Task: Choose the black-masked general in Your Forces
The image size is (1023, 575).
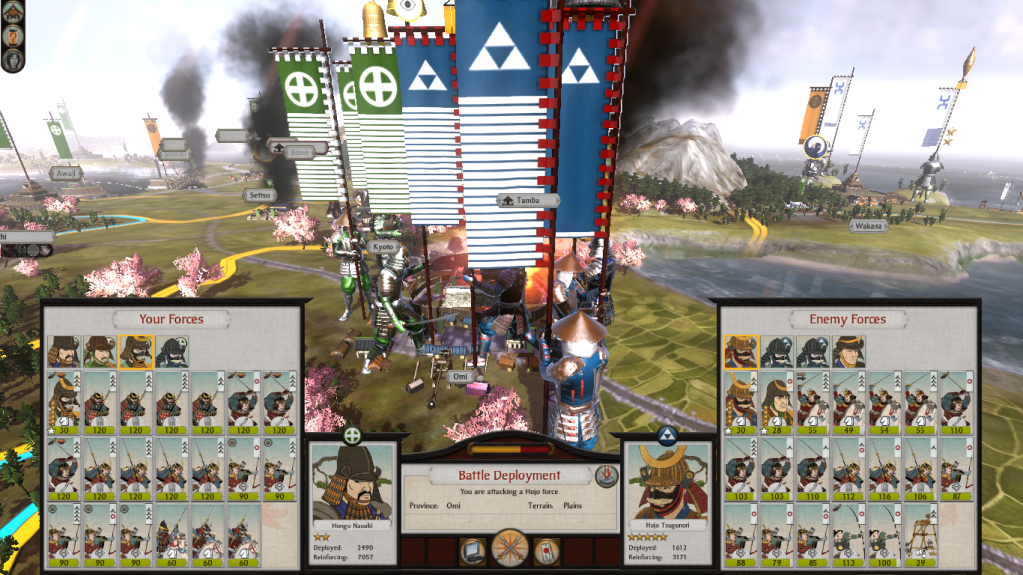Action: pyautogui.click(x=172, y=352)
